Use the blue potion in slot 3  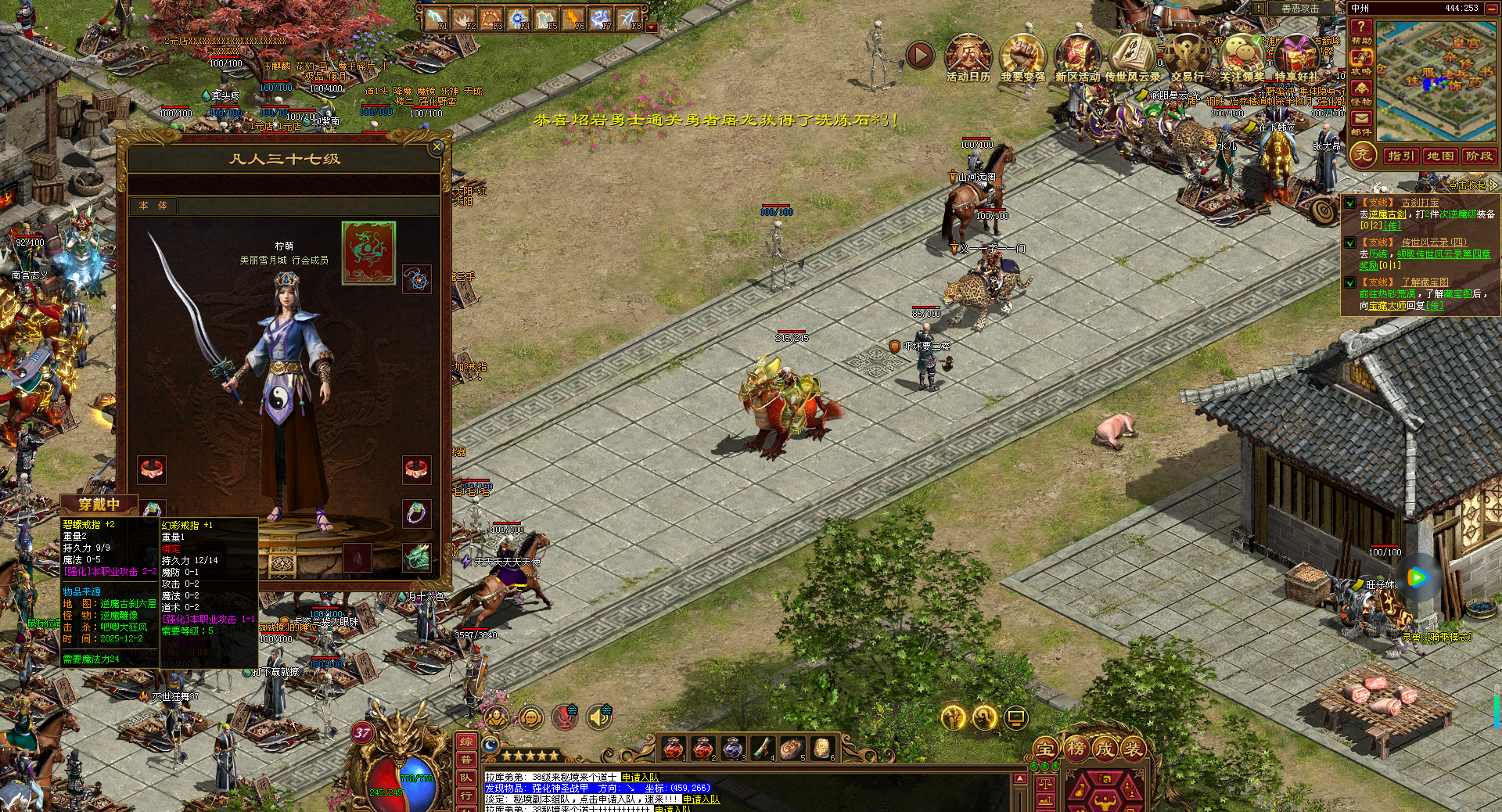731,748
